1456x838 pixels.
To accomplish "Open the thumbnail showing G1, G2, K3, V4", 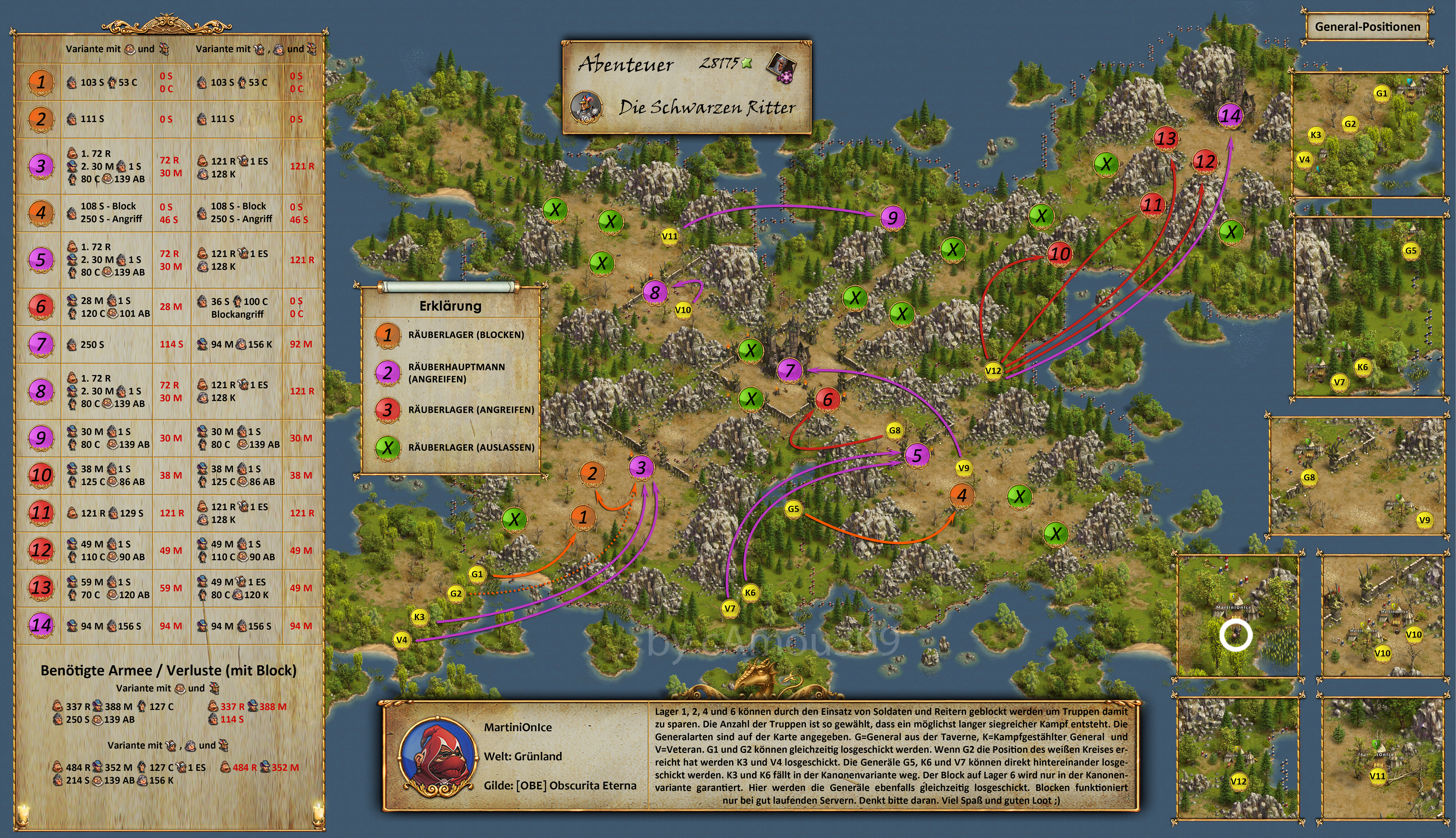I will tap(1368, 135).
